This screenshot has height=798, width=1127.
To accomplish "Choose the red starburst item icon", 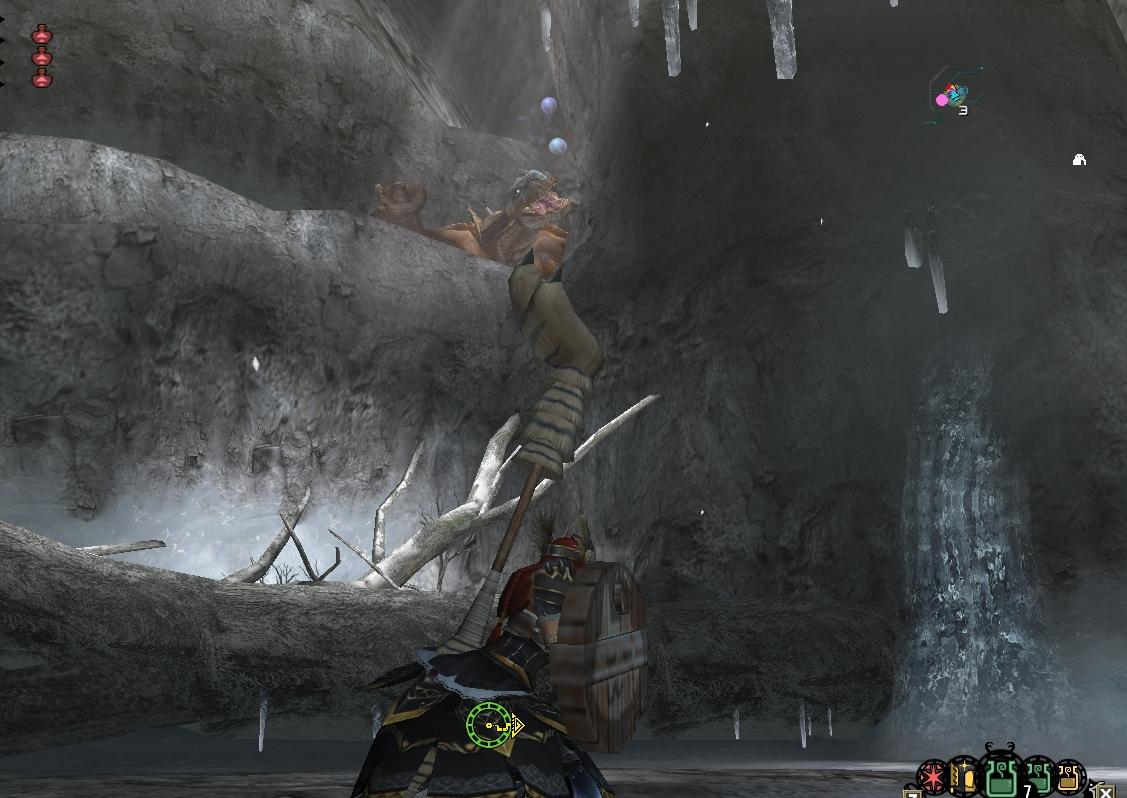I will pos(933,777).
